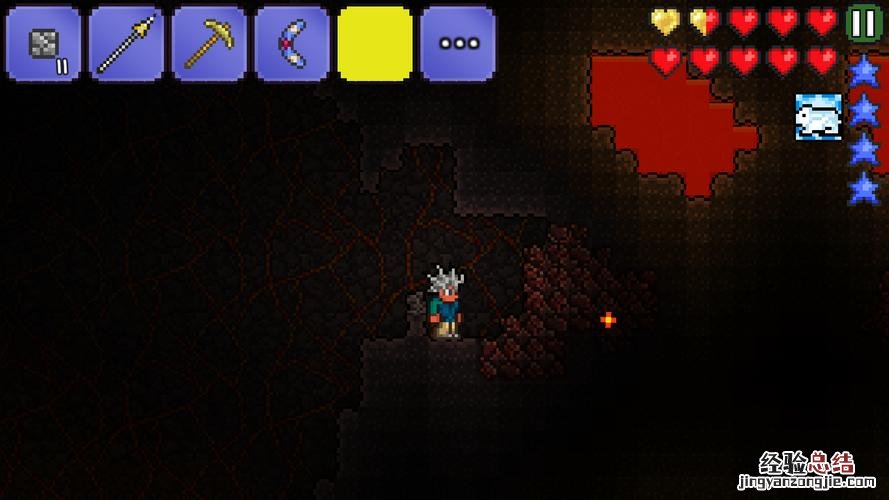
Task: Choose the gold pickaxe slot
Action: (209, 44)
